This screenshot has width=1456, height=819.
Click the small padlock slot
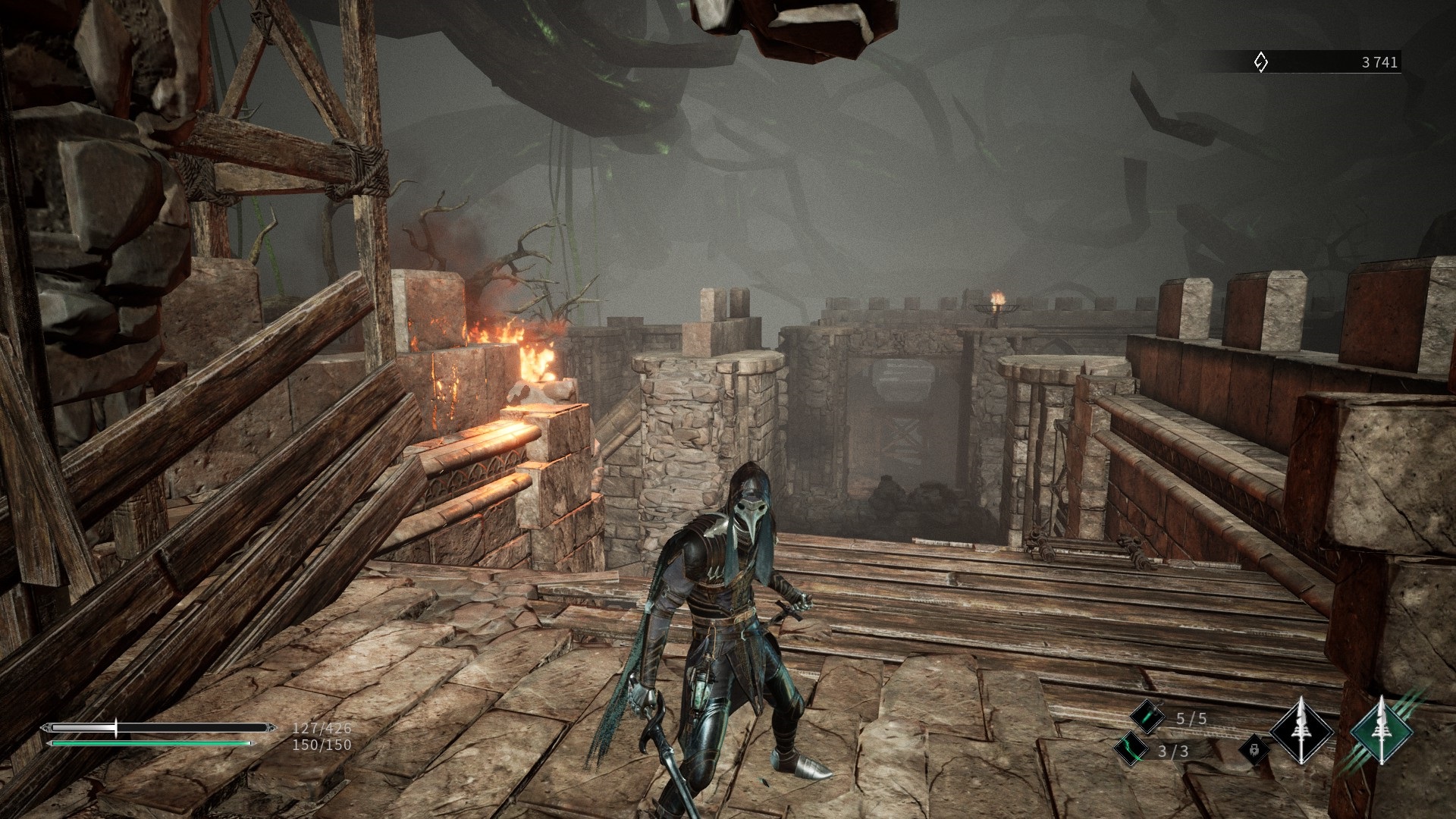[x=1254, y=749]
